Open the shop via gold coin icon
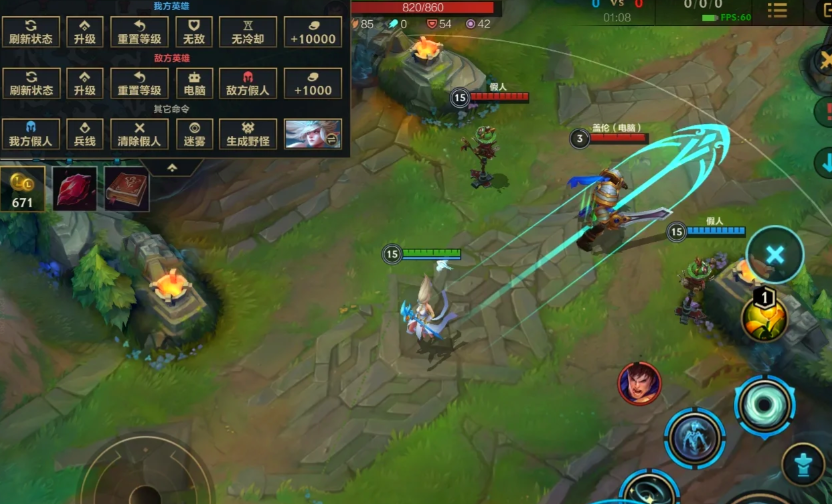Image resolution: width=832 pixels, height=504 pixels. point(22,189)
